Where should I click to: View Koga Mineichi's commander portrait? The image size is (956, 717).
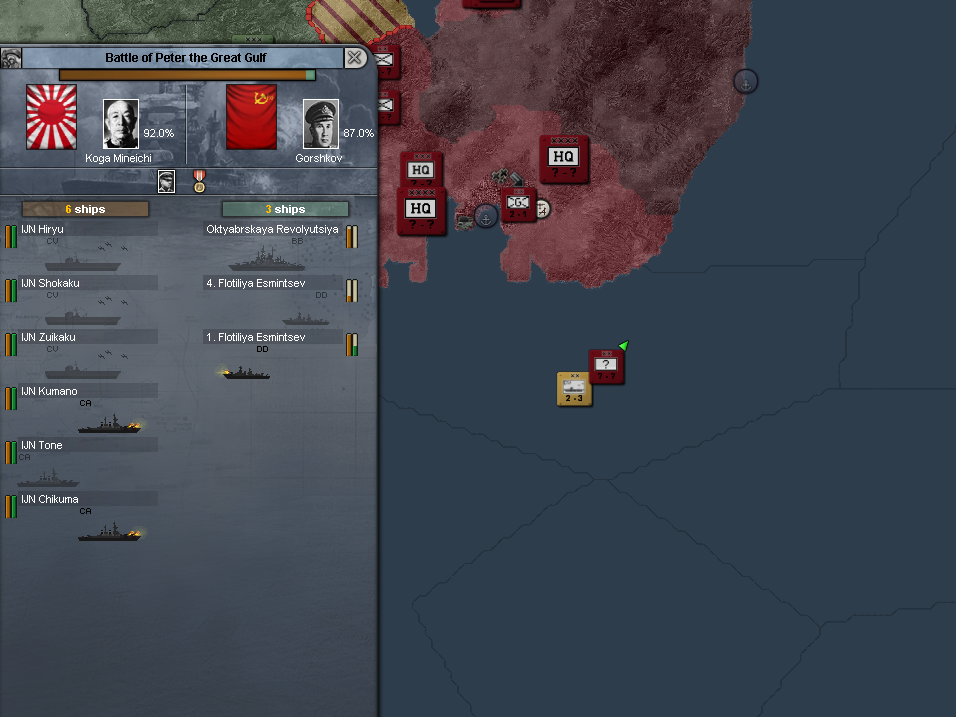(121, 124)
